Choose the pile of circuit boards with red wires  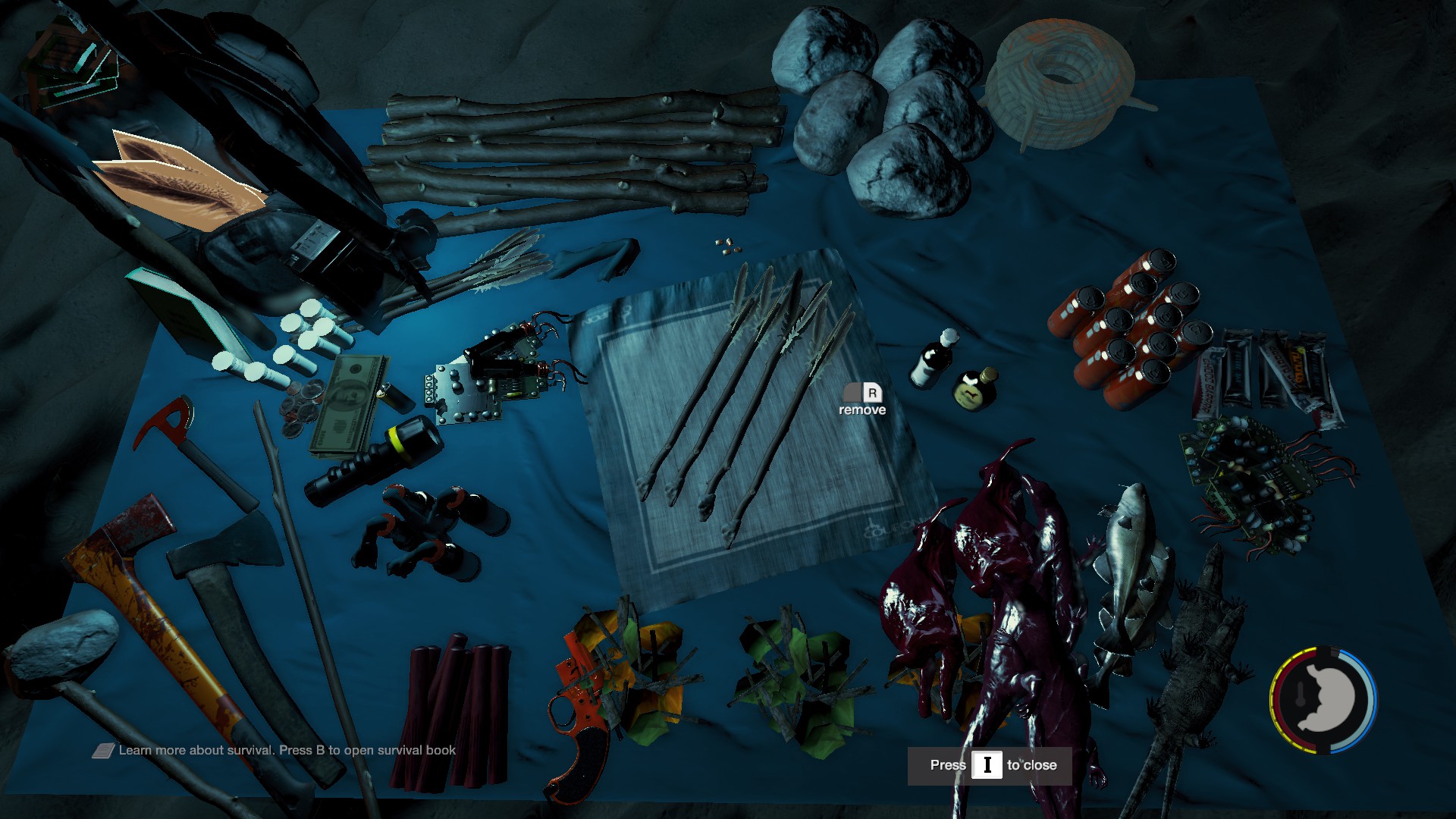coord(1259,478)
